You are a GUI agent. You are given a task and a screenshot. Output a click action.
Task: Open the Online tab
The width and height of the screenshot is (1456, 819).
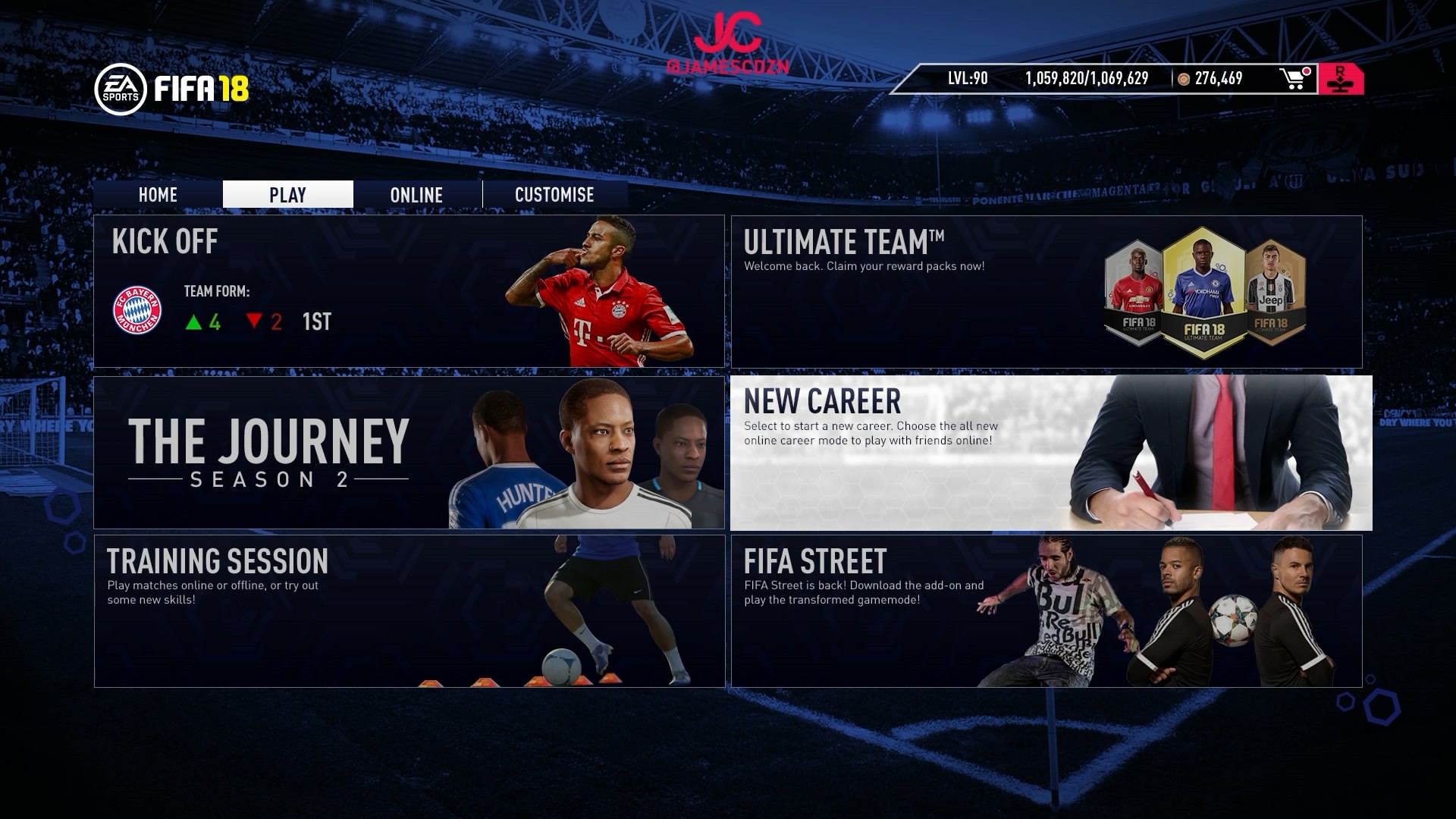coord(416,195)
